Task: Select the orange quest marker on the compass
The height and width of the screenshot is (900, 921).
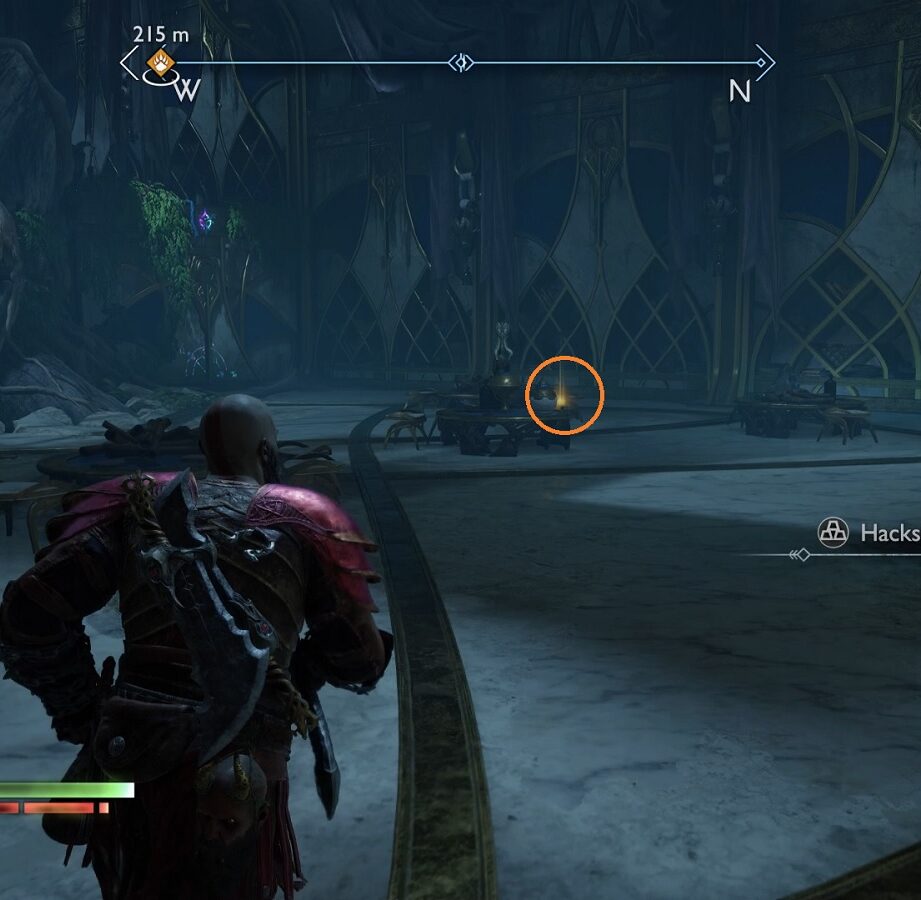Action: tap(159, 64)
